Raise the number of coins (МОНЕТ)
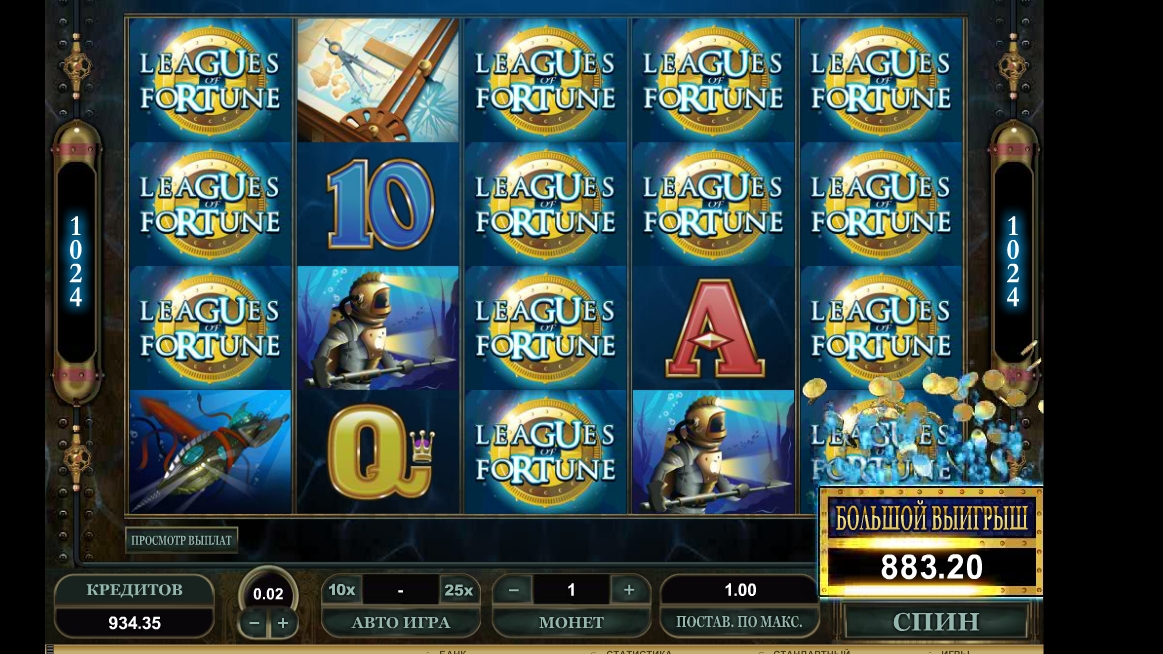 click(x=629, y=590)
